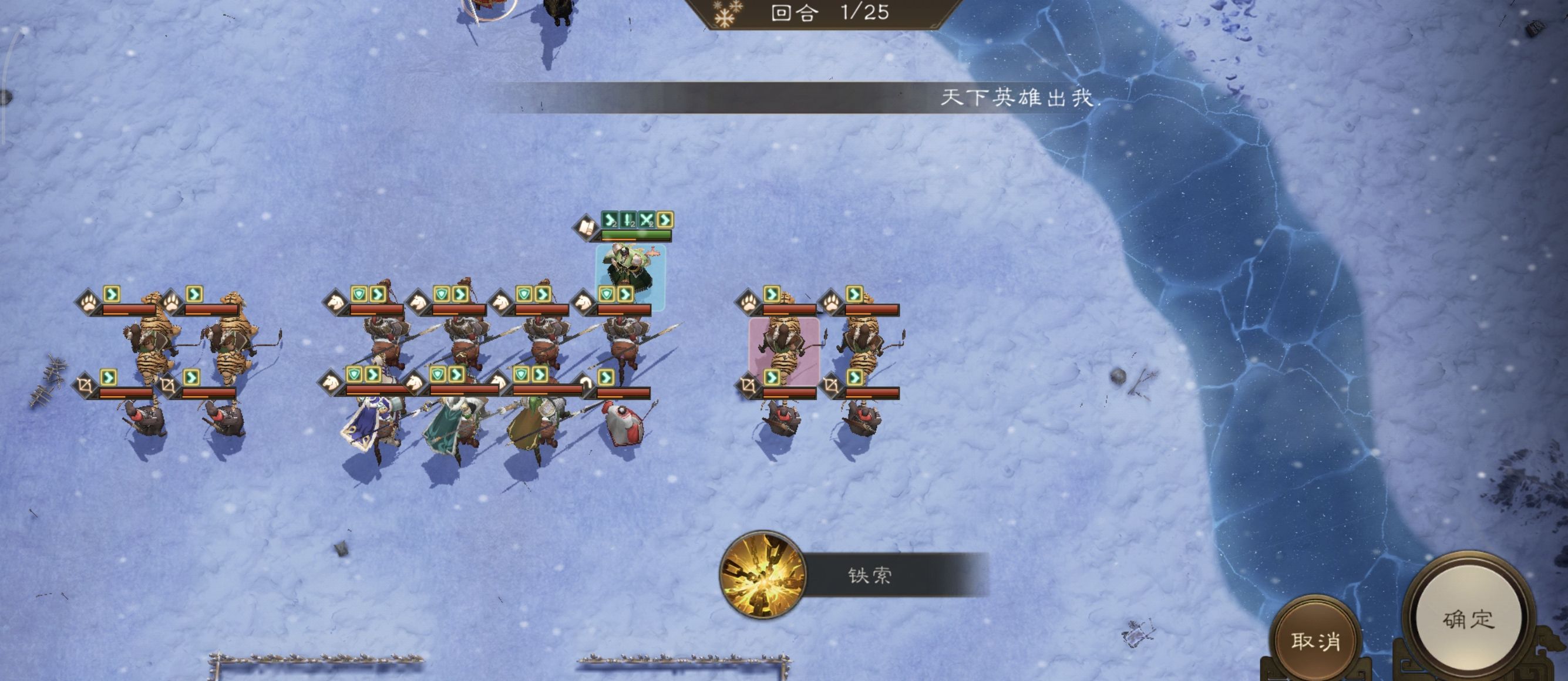This screenshot has height=681, width=1568.
Task: Click the sword buff icon above the hero
Action: click(628, 220)
